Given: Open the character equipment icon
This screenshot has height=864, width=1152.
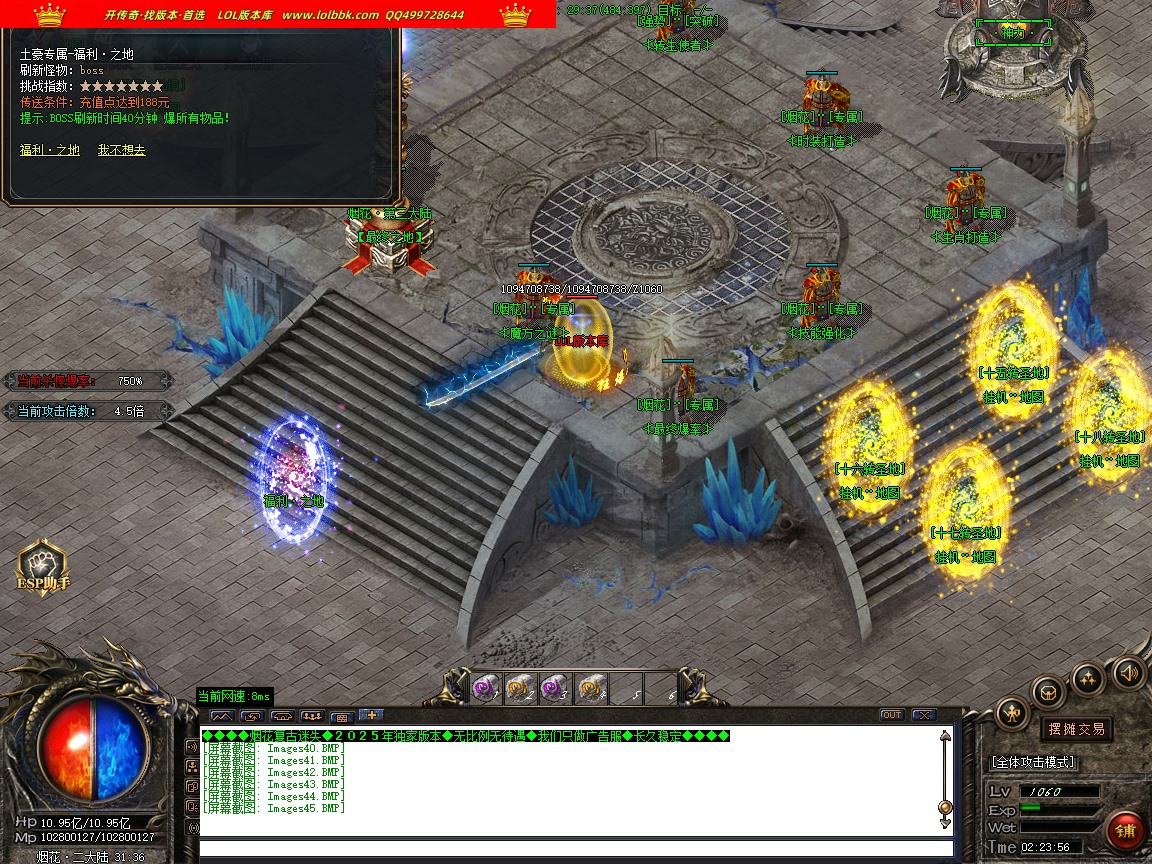Looking at the screenshot, I should tap(1012, 713).
